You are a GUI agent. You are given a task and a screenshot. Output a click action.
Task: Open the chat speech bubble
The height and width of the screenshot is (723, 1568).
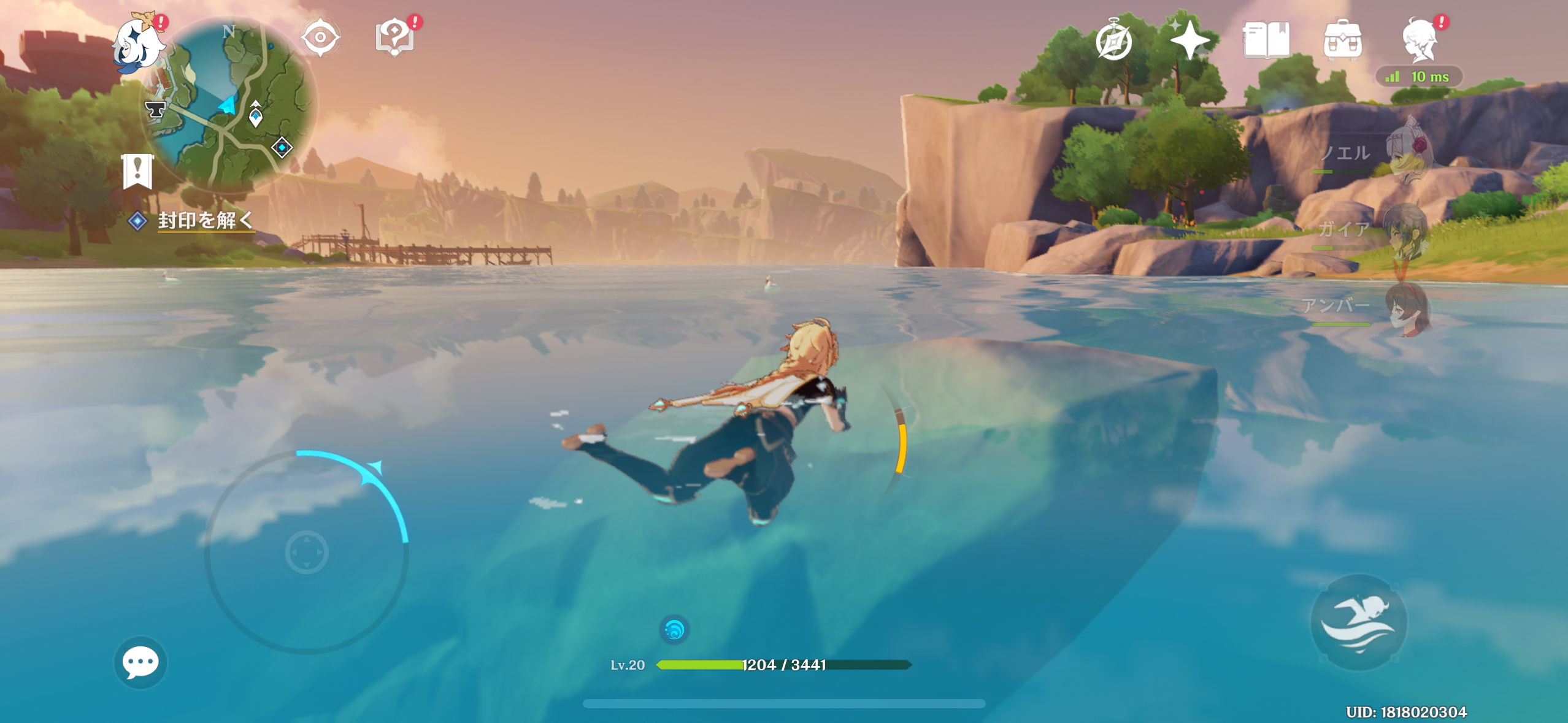pos(140,662)
